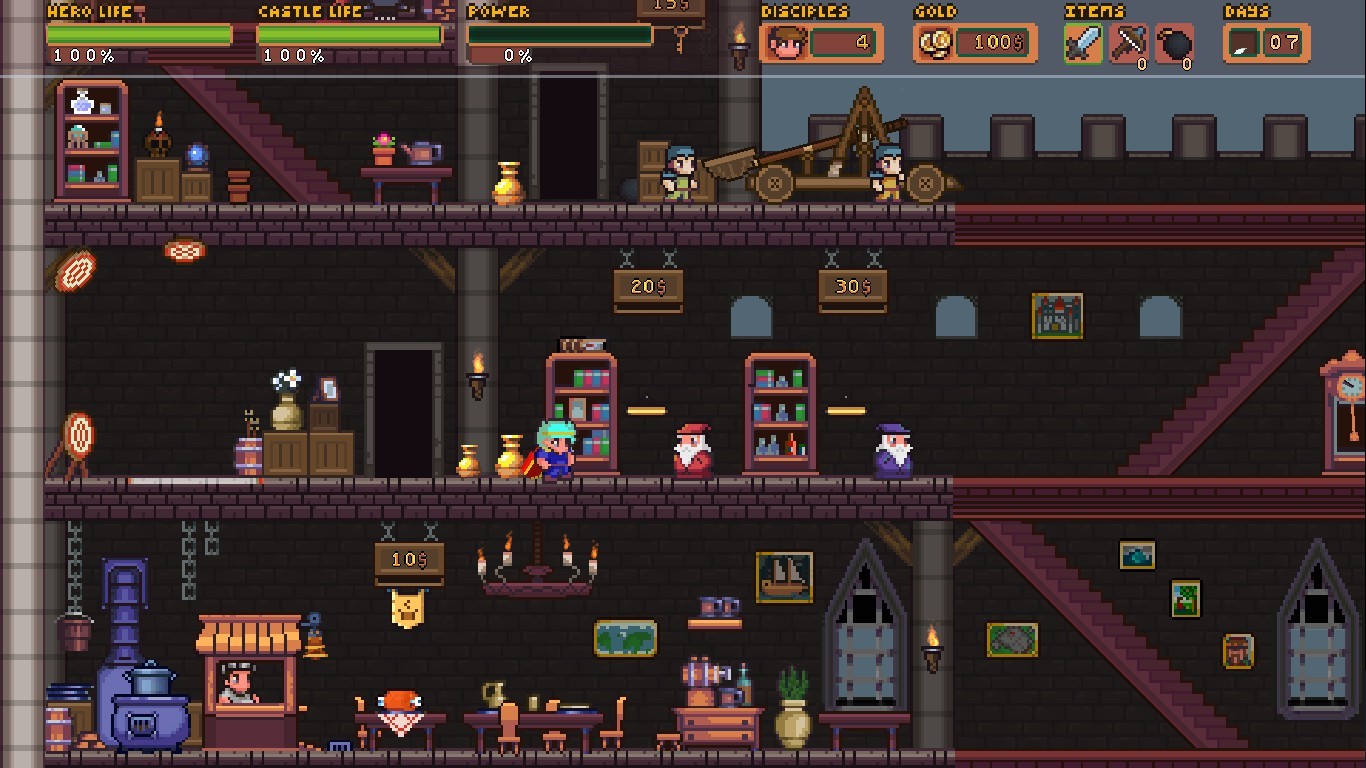Click the gold coin icon
Image resolution: width=1366 pixels, height=768 pixels.
pyautogui.click(x=937, y=43)
